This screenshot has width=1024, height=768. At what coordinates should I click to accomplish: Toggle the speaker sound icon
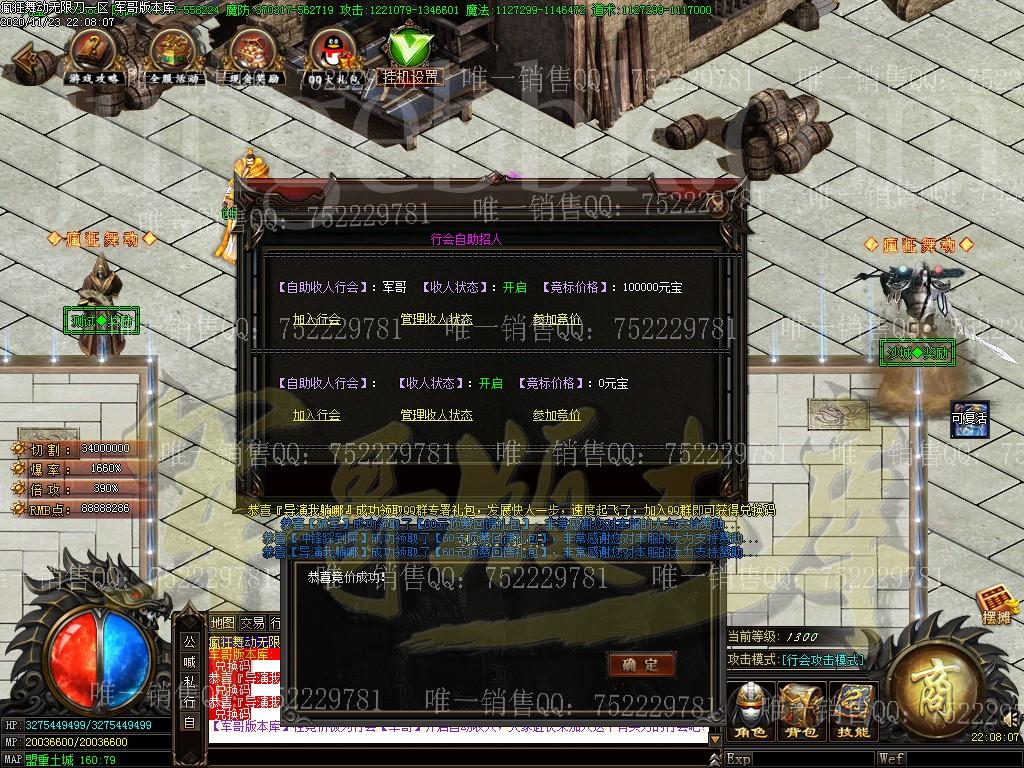point(1012,718)
